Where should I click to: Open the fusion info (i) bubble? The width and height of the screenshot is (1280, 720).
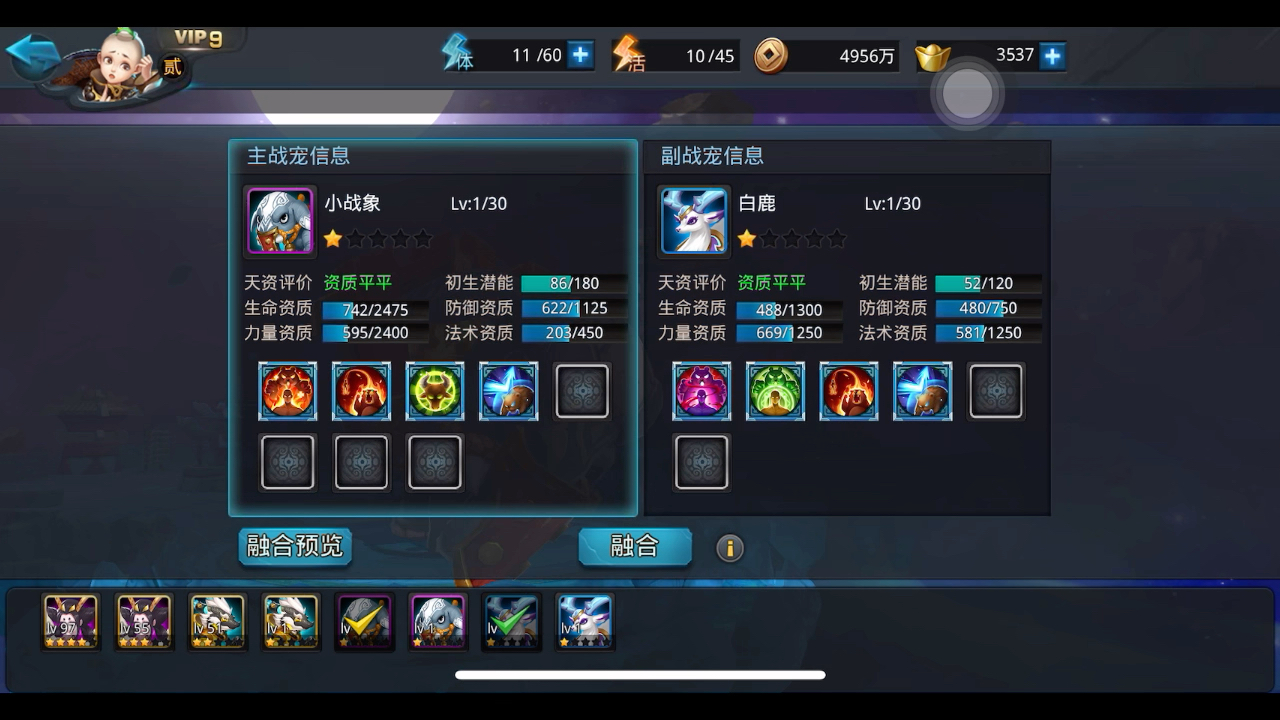[x=730, y=548]
